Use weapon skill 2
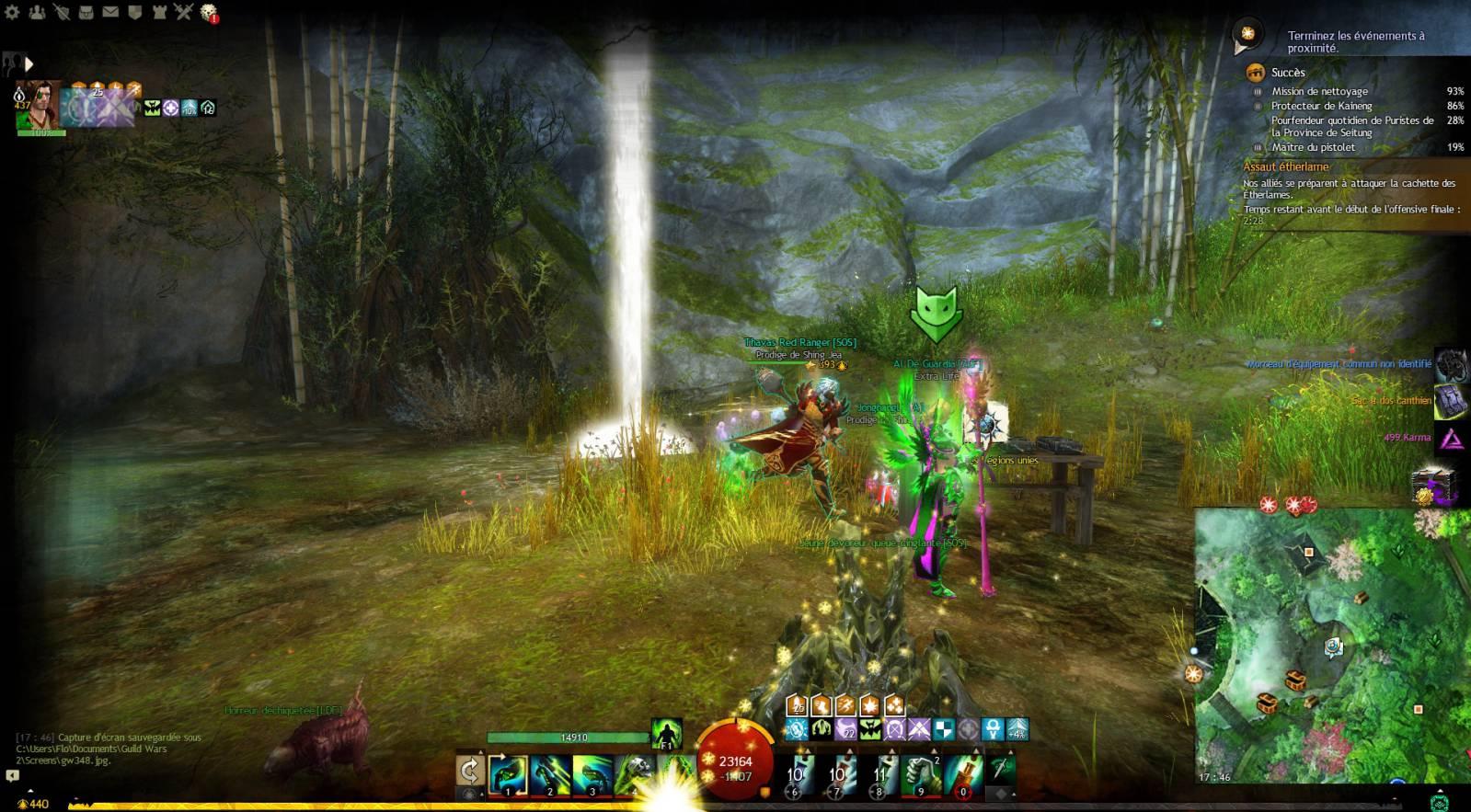Screen dimensions: 1471x812 (x=550, y=773)
